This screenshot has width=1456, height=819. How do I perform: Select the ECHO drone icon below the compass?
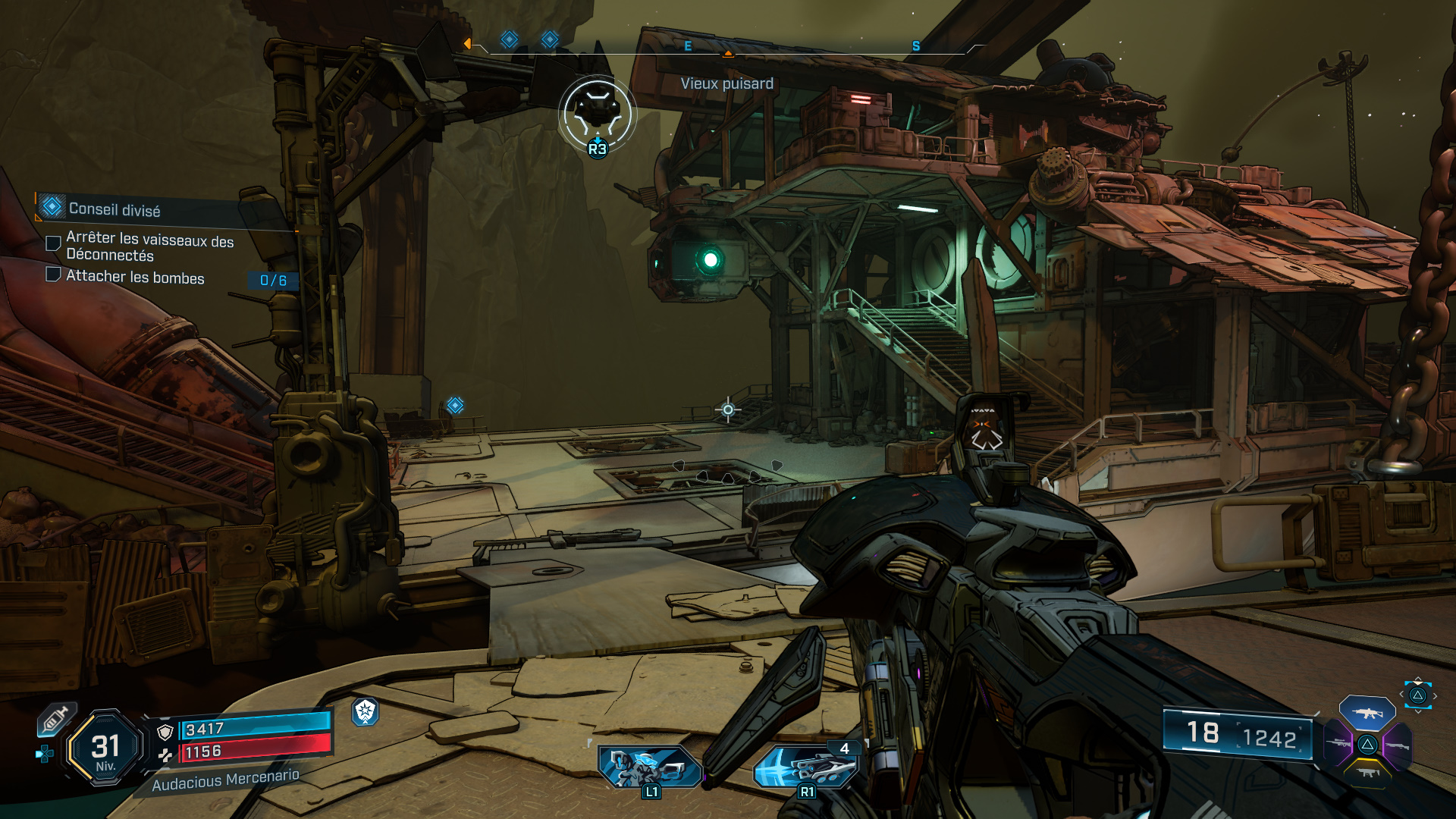tap(598, 114)
